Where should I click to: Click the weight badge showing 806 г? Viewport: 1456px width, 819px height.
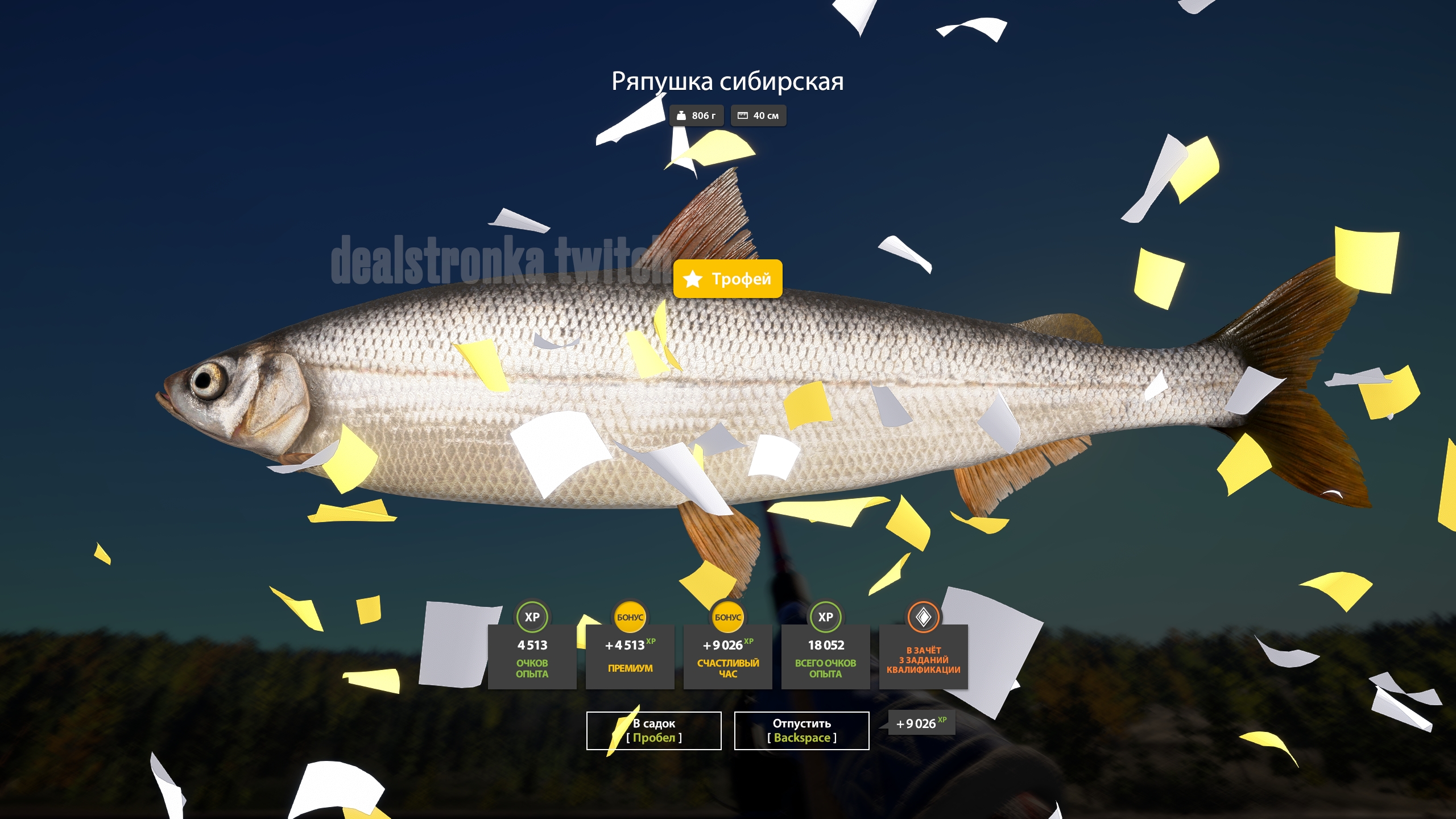click(x=696, y=115)
